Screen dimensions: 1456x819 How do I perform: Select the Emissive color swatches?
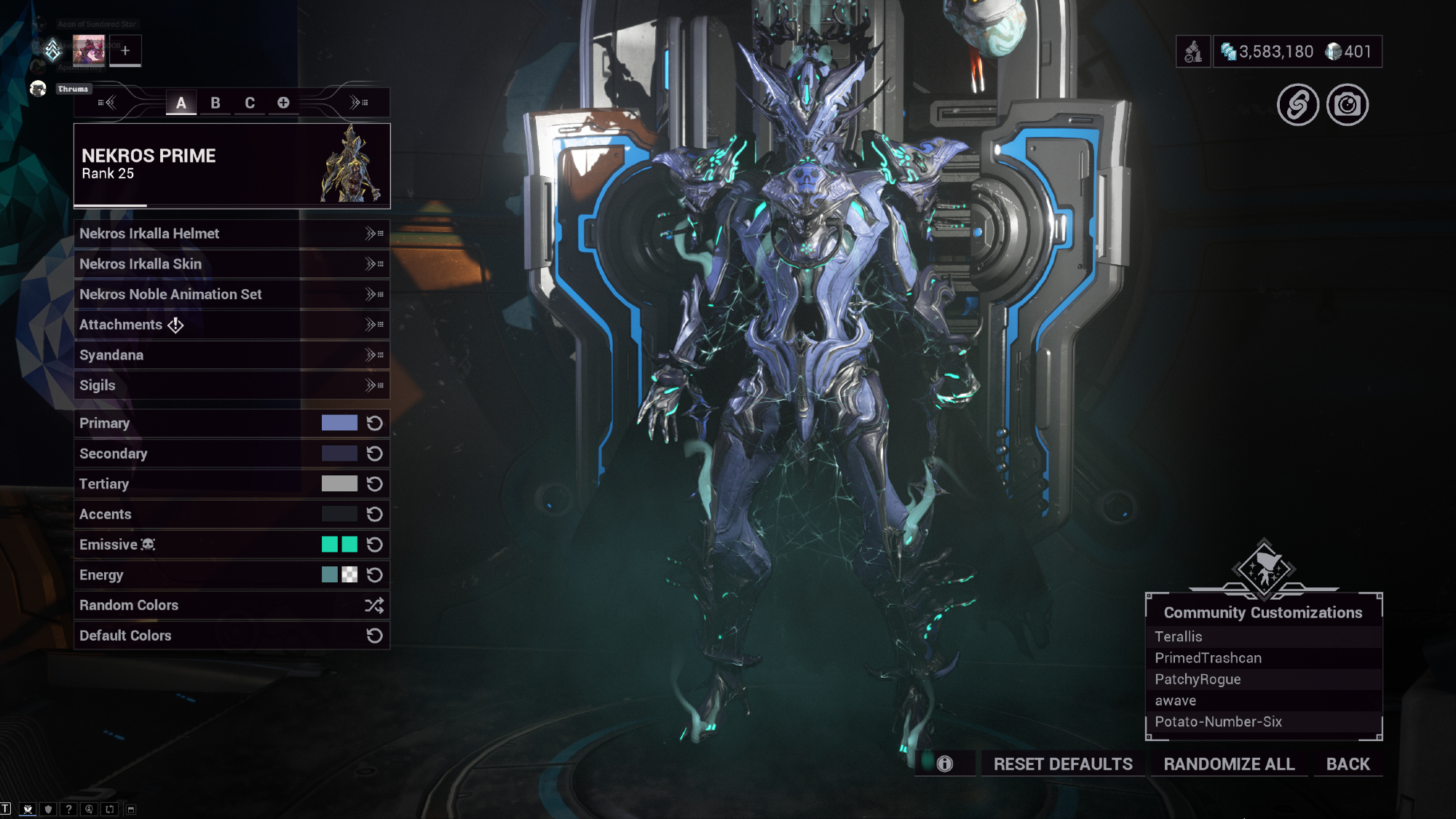pyautogui.click(x=339, y=545)
